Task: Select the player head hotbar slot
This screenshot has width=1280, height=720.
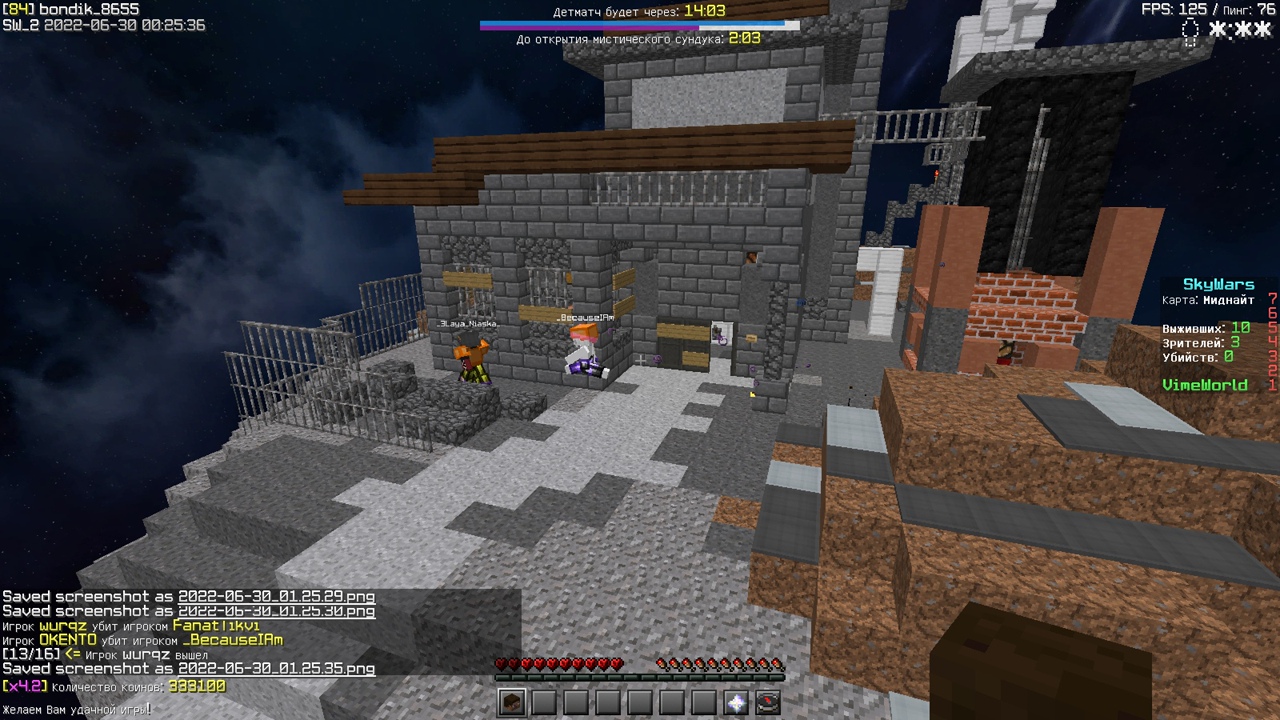Action: click(512, 702)
